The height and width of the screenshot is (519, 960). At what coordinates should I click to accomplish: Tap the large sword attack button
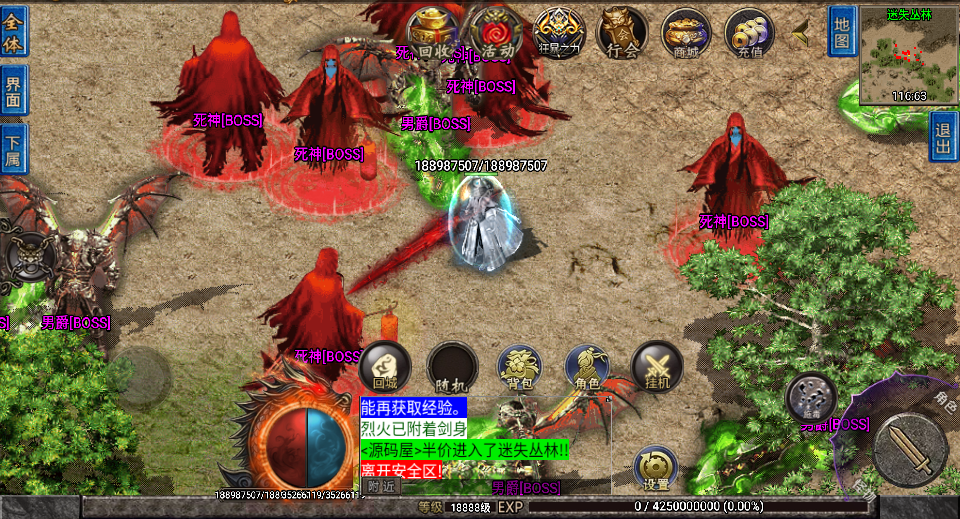click(909, 446)
